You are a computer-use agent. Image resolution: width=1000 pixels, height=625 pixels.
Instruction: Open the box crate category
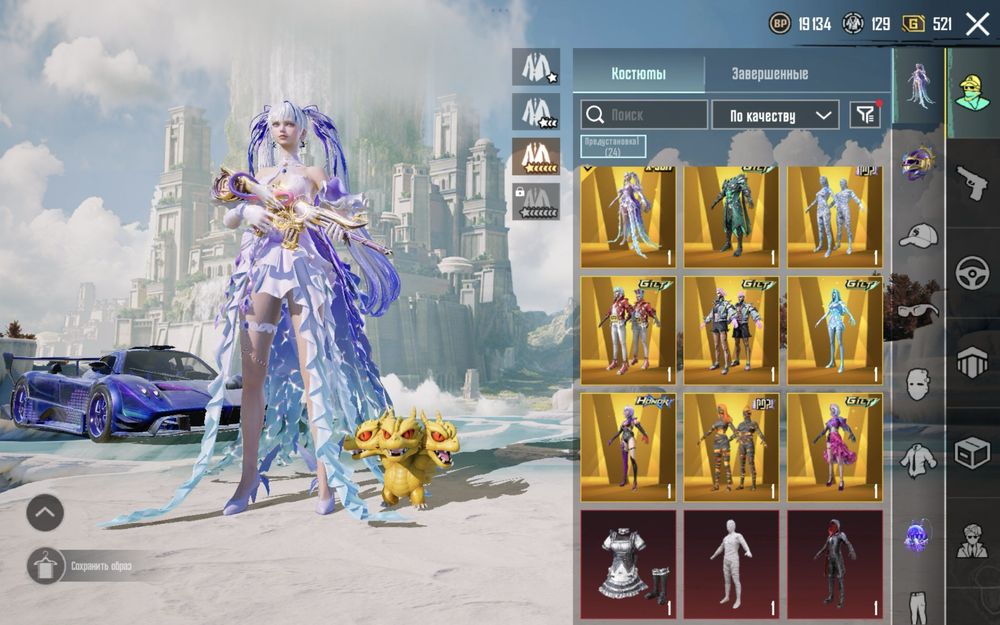tap(971, 451)
